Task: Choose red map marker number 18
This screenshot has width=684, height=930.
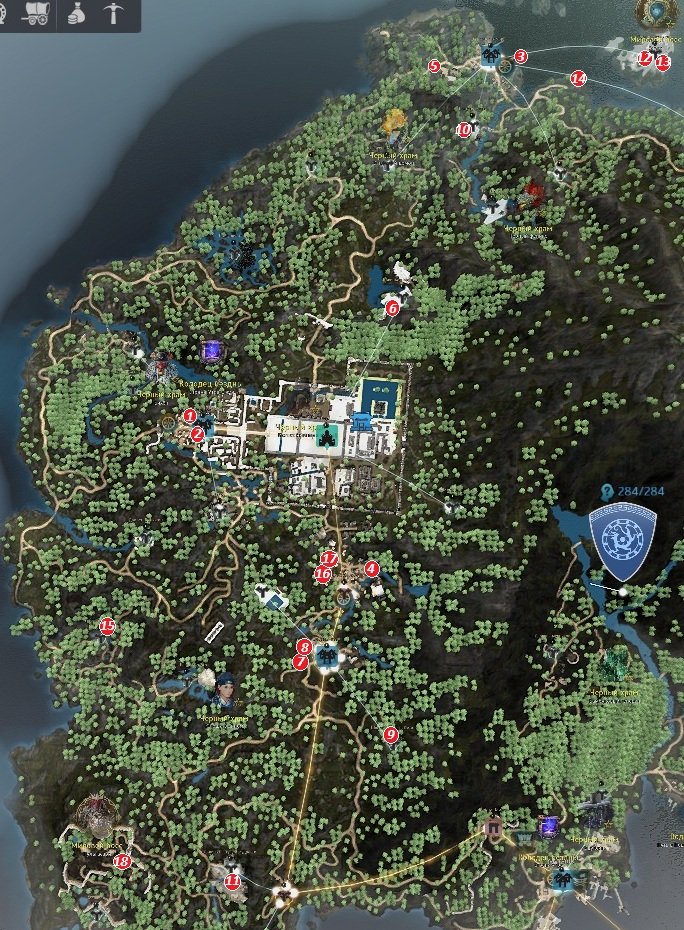Action: click(122, 861)
